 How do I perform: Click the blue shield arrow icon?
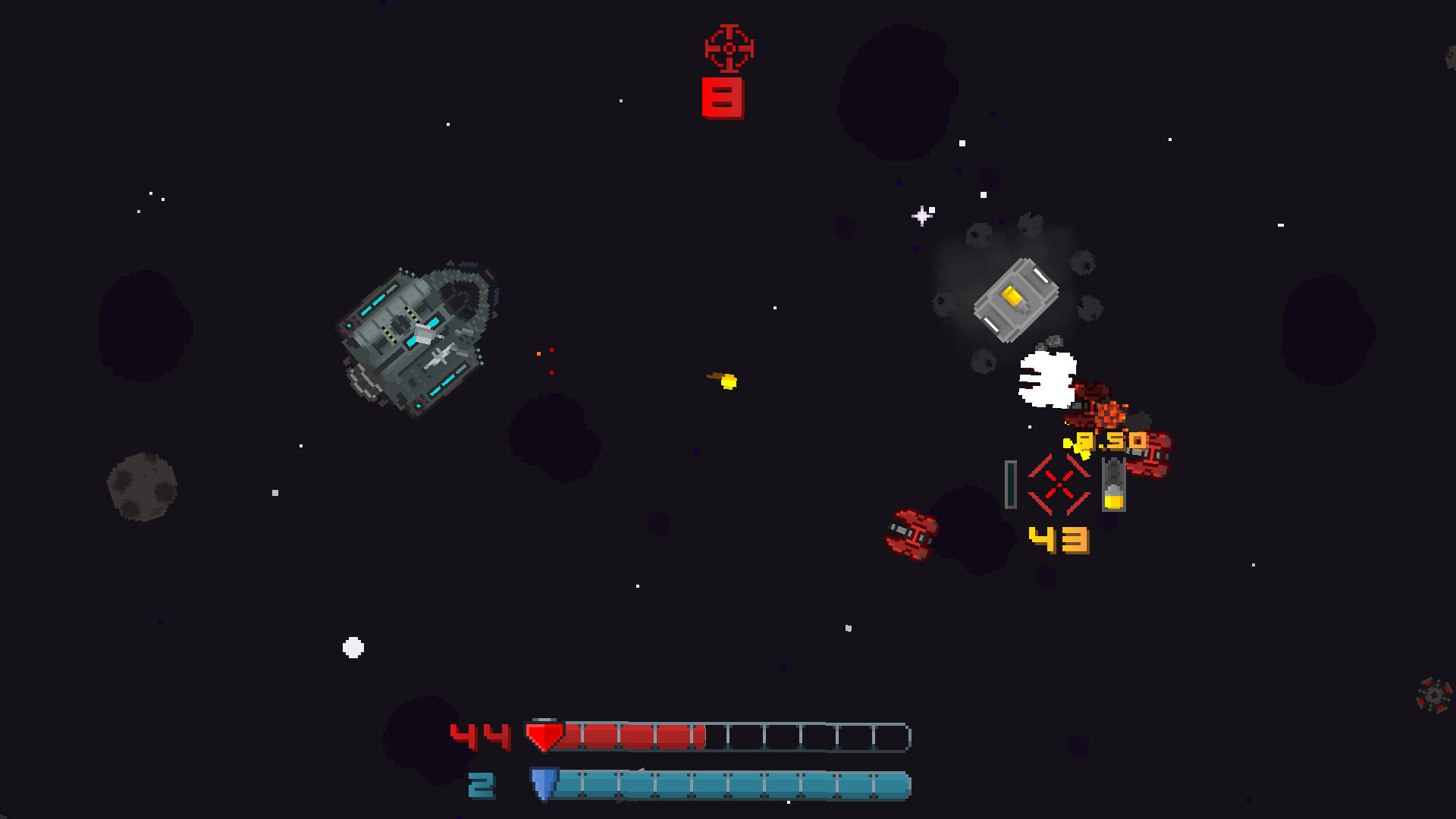pyautogui.click(x=545, y=784)
